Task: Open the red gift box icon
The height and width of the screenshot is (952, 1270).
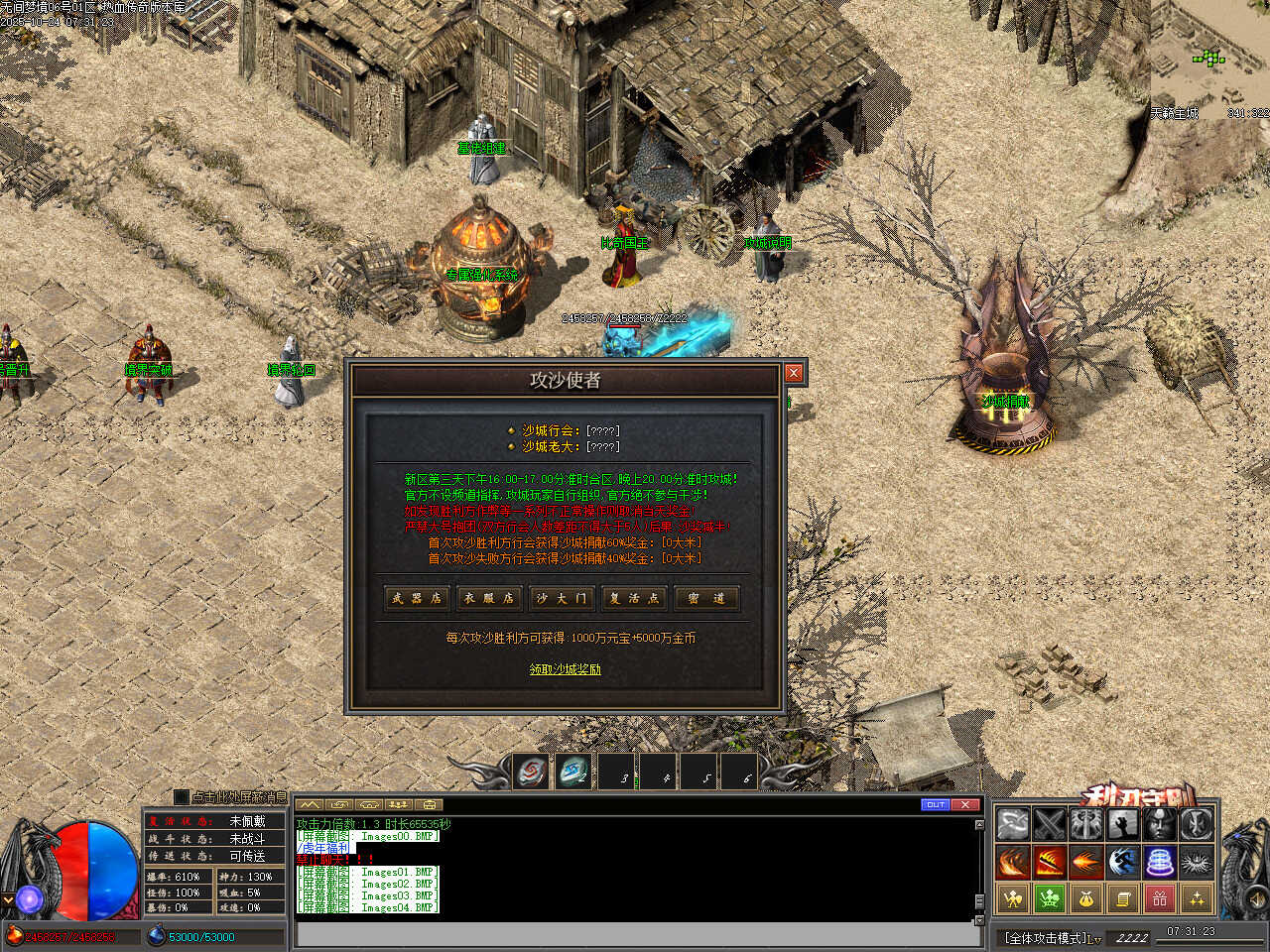Action: (1159, 899)
